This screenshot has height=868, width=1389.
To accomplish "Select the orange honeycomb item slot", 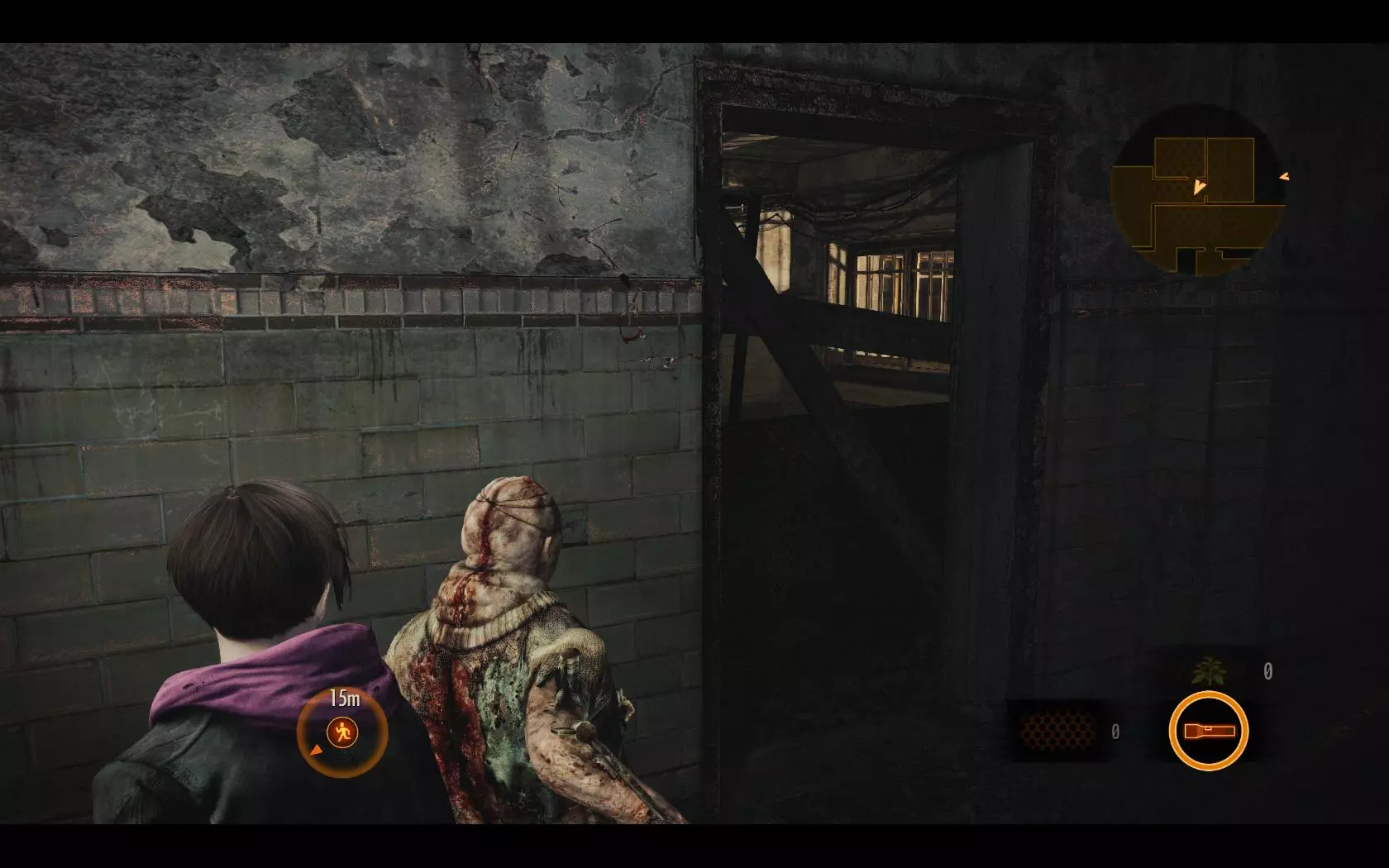I will [x=1057, y=732].
